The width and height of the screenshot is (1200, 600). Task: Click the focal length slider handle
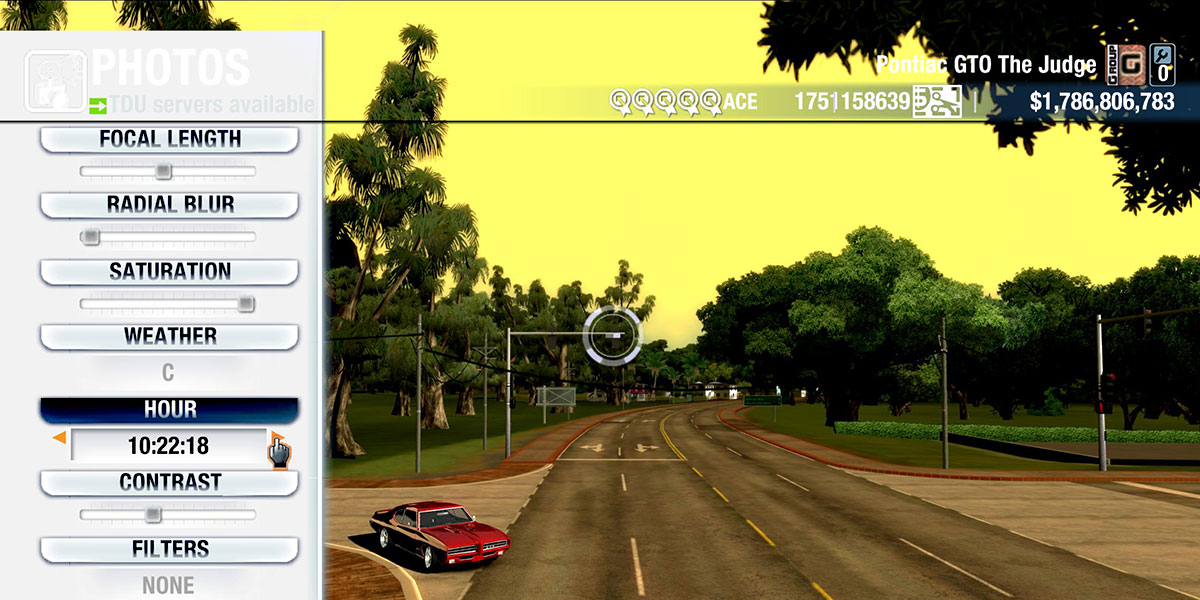(163, 172)
